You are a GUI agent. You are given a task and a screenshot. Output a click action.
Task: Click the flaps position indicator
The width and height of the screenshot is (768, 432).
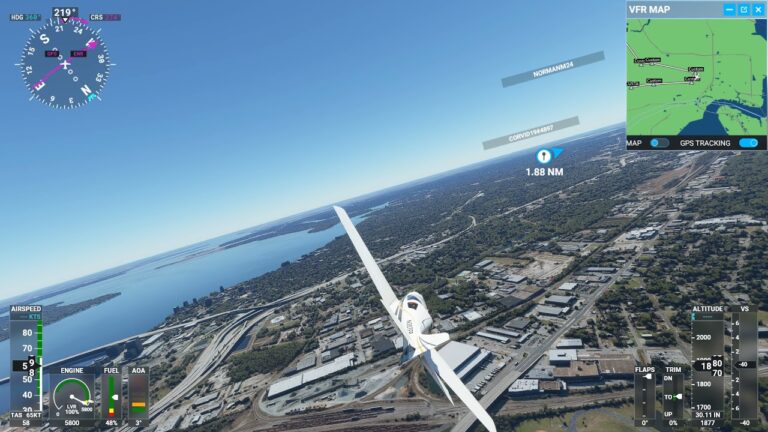click(646, 395)
